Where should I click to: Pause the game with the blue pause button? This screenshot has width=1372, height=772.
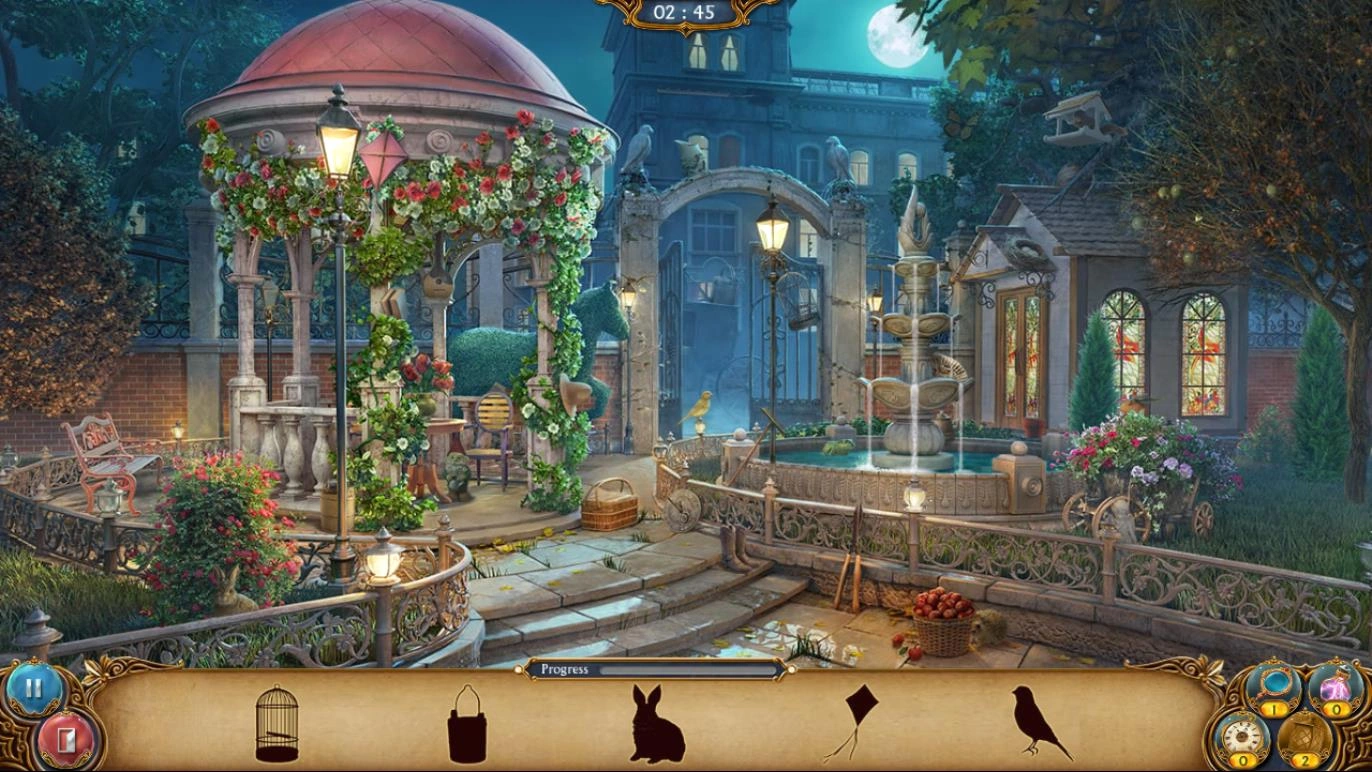[x=32, y=687]
